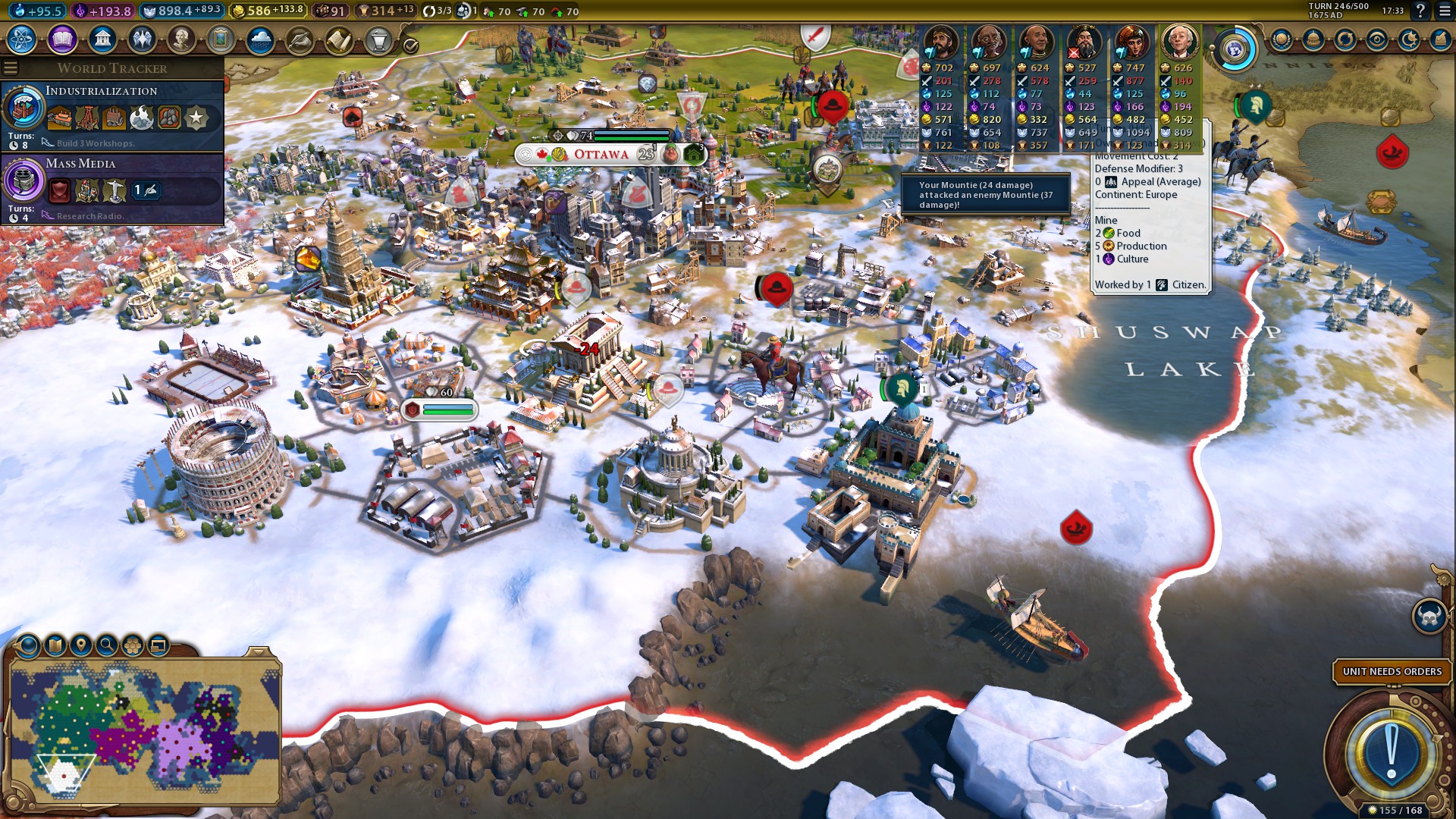Open the main game menu

click(1445, 11)
